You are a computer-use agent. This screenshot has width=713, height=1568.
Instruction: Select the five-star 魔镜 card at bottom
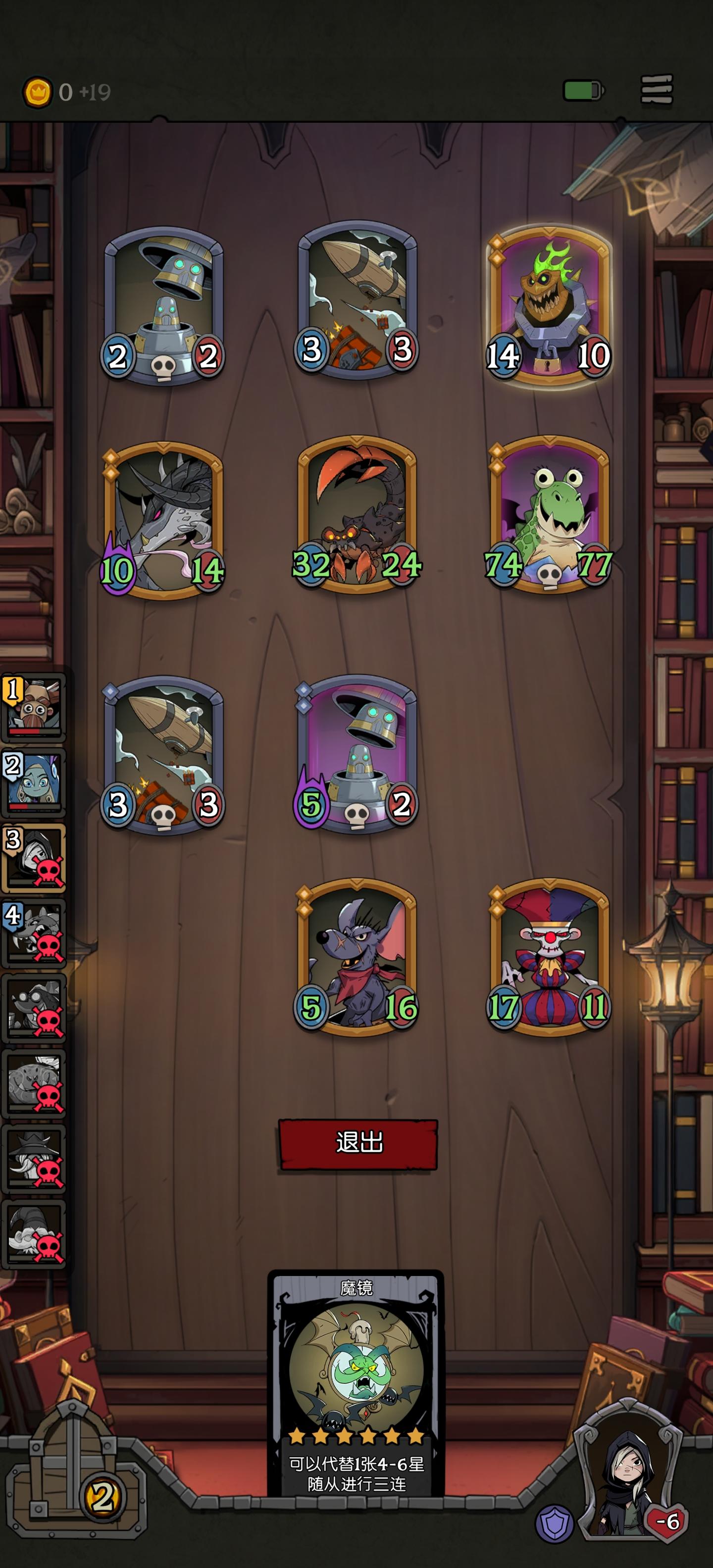(x=356, y=1375)
